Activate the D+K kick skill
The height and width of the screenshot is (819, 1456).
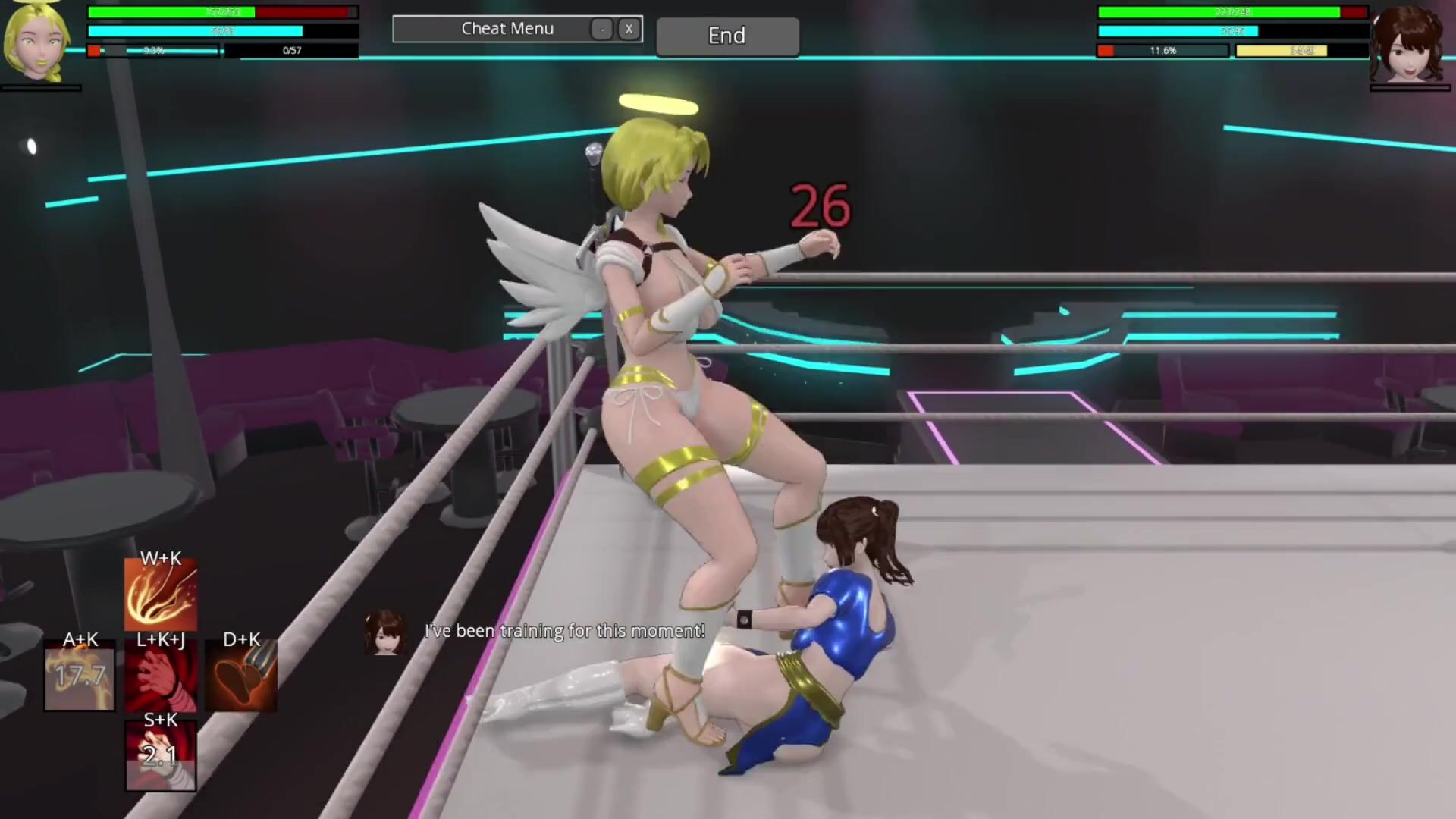(x=241, y=676)
